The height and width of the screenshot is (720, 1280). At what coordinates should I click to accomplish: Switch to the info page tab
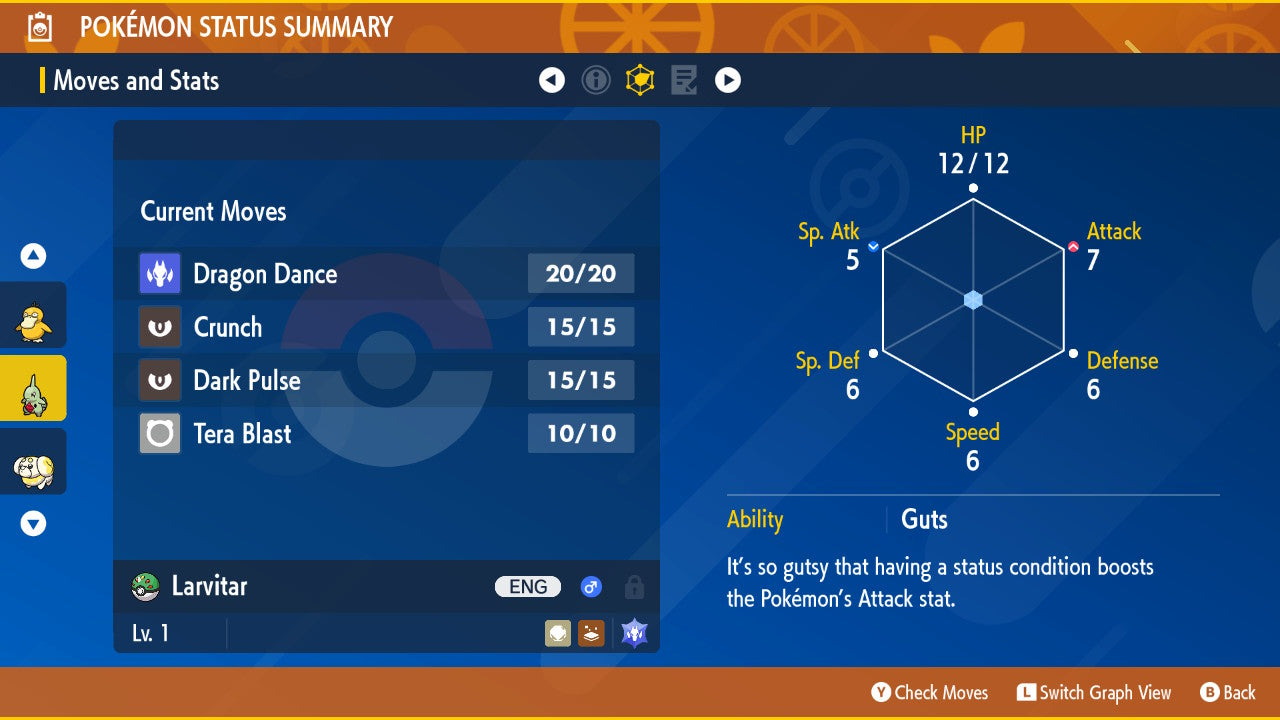596,80
